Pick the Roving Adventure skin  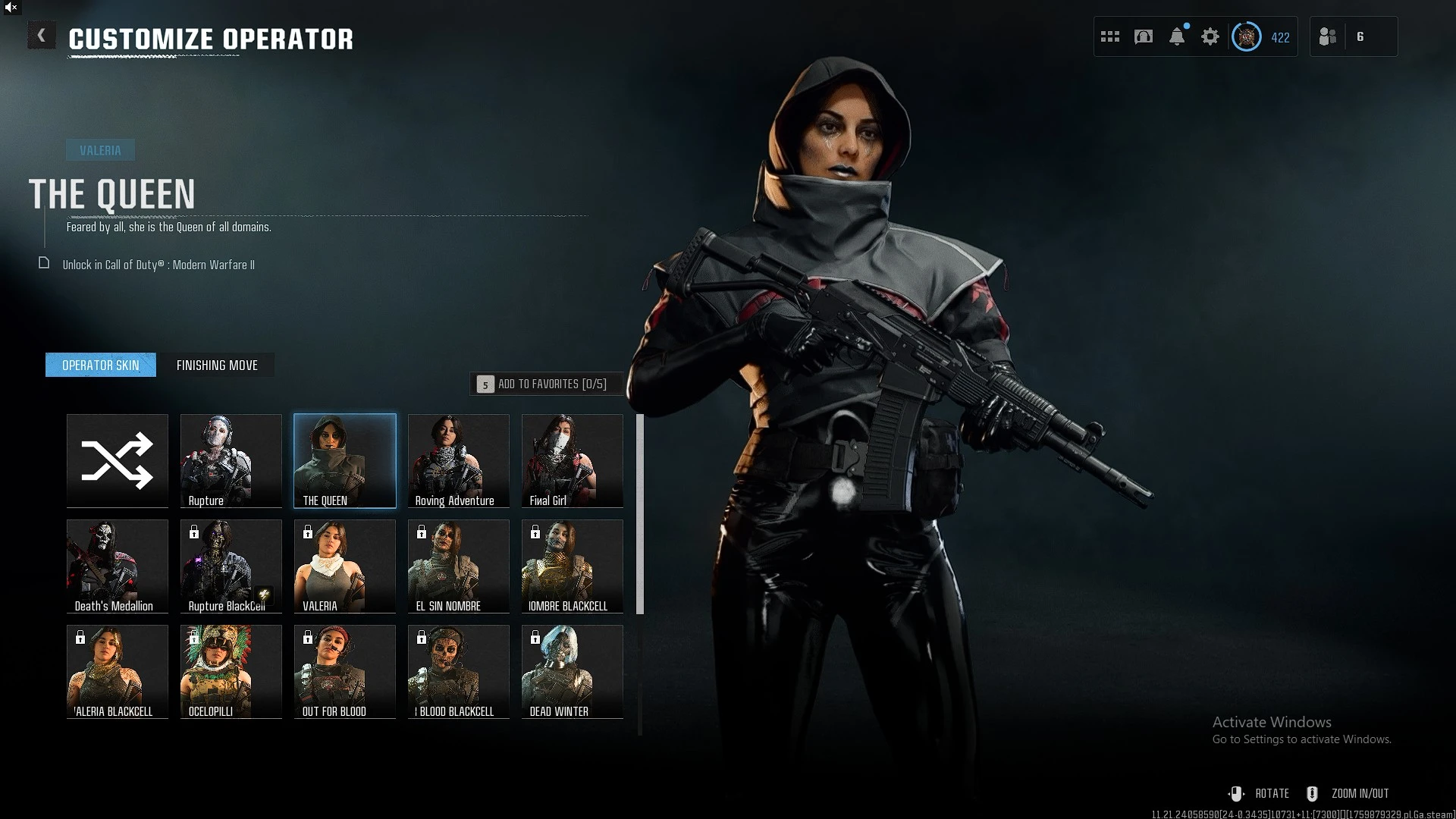tap(459, 460)
